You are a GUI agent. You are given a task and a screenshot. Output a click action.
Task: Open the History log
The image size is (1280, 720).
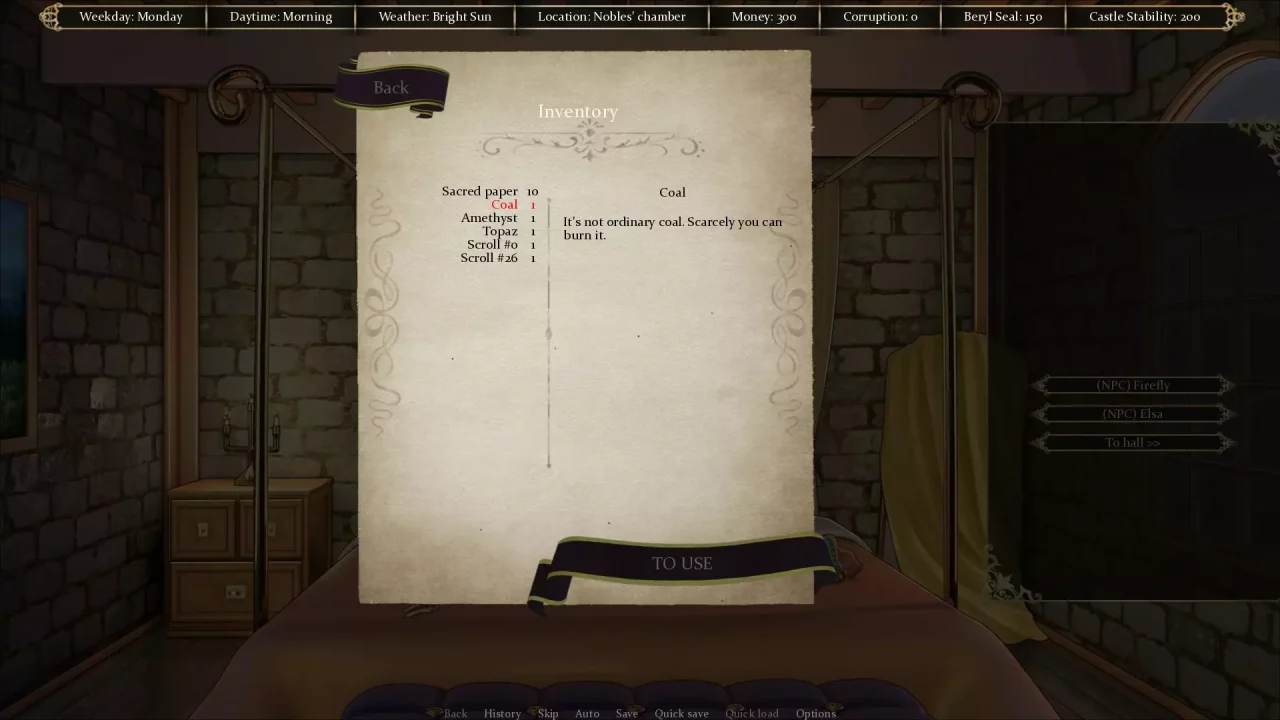[x=502, y=713]
